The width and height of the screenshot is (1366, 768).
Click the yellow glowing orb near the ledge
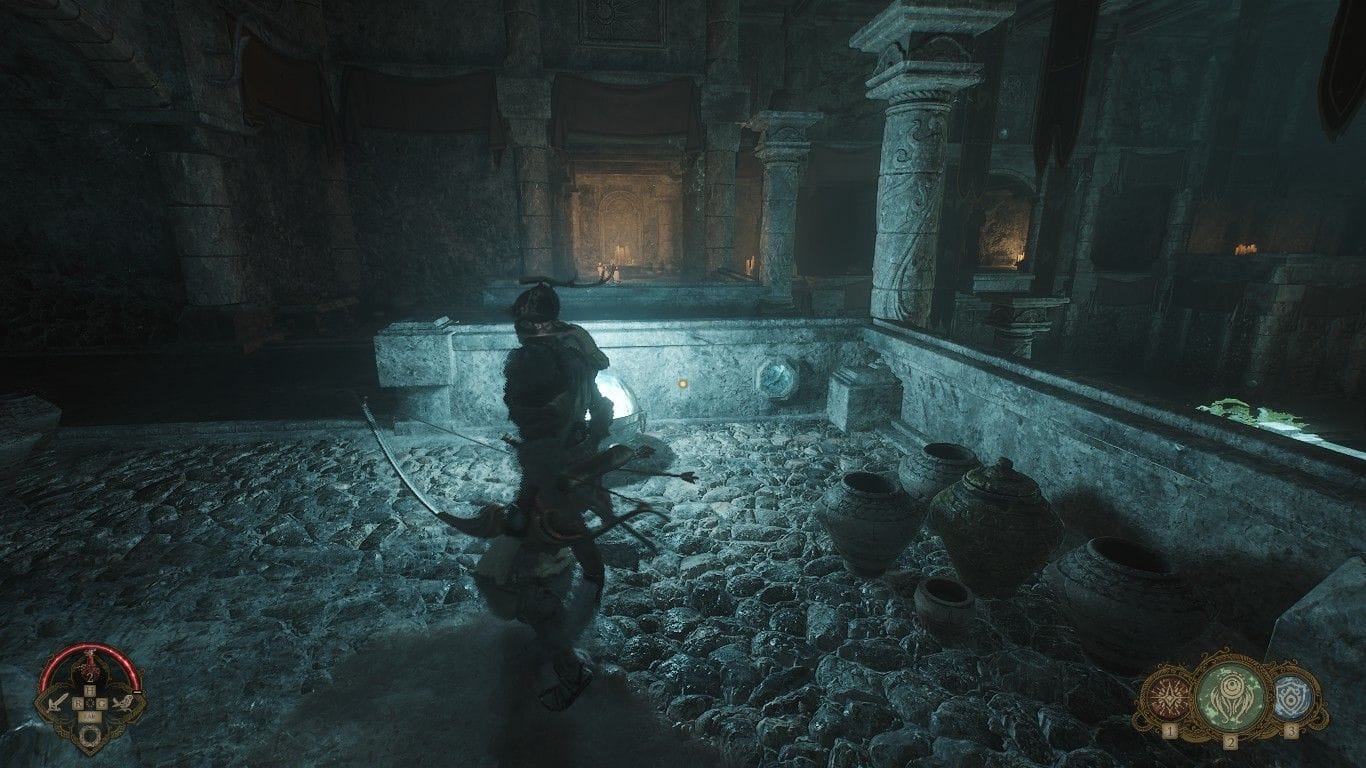pyautogui.click(x=684, y=382)
